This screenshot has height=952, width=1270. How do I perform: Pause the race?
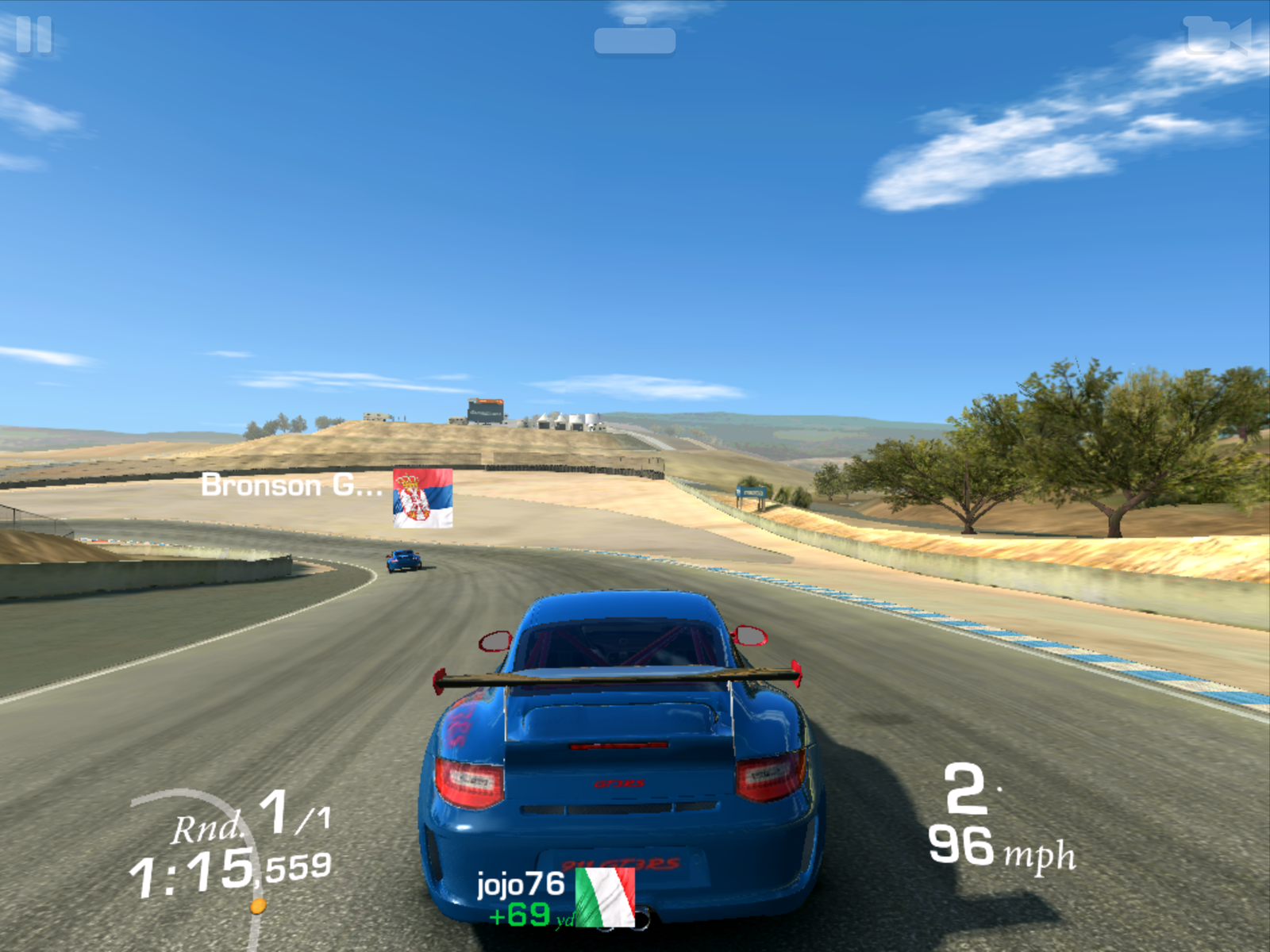pyautogui.click(x=33, y=35)
